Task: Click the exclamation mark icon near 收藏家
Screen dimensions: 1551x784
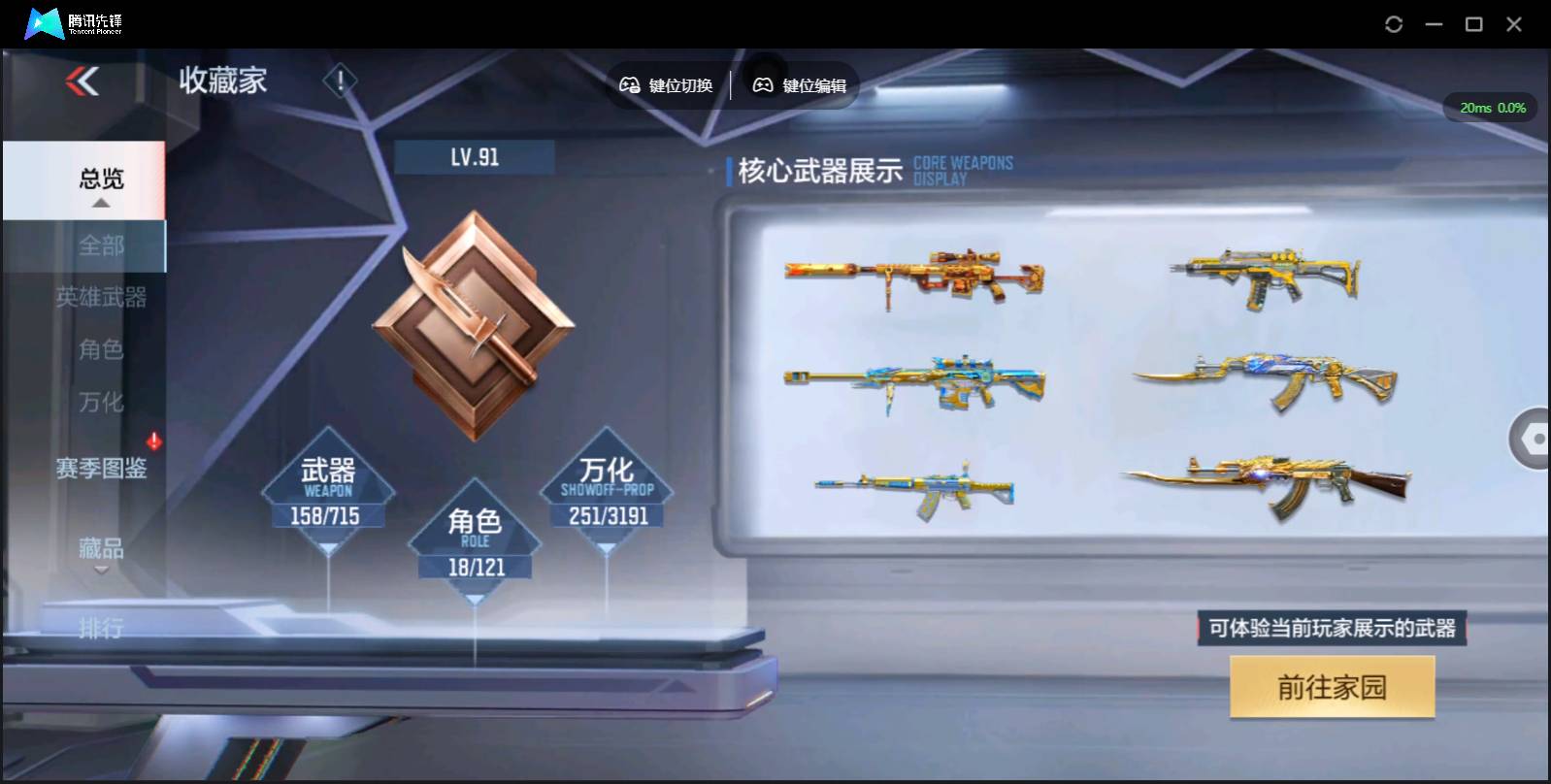Action: coord(339,82)
